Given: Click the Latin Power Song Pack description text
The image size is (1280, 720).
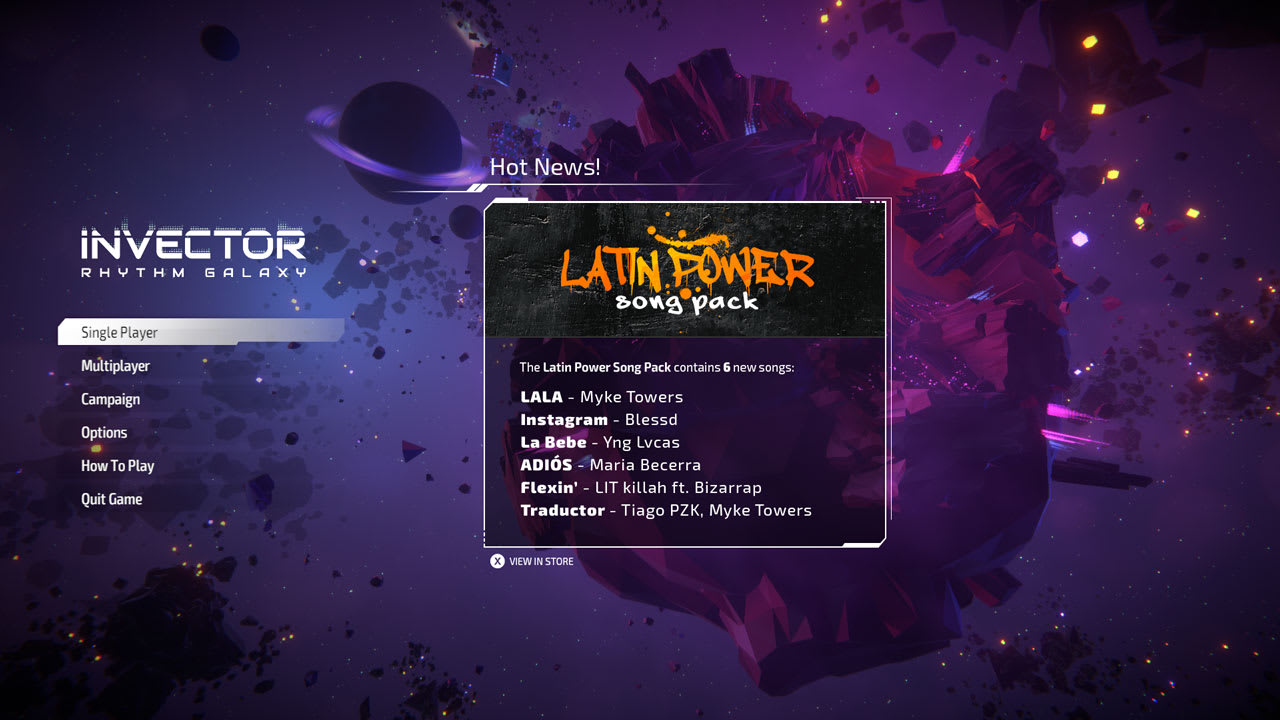Looking at the screenshot, I should pyautogui.click(x=656, y=367).
